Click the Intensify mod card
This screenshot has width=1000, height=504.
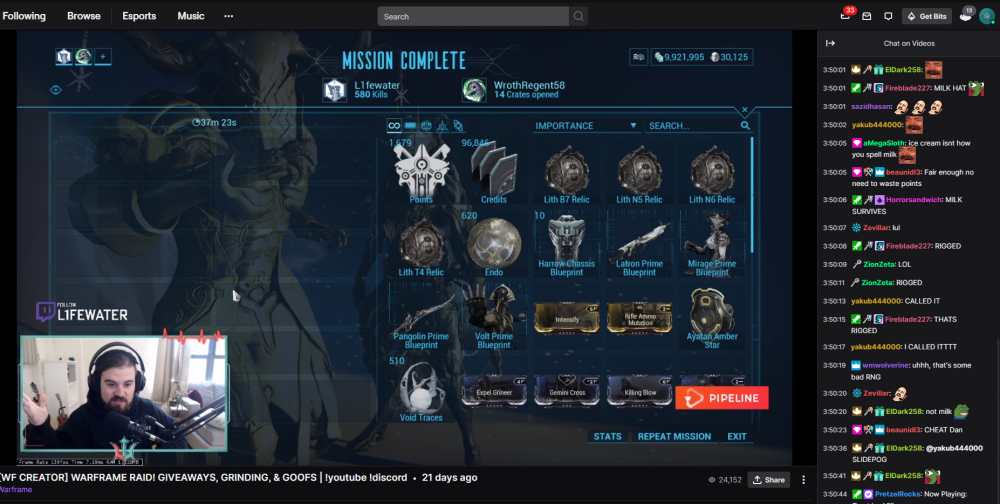pos(567,319)
